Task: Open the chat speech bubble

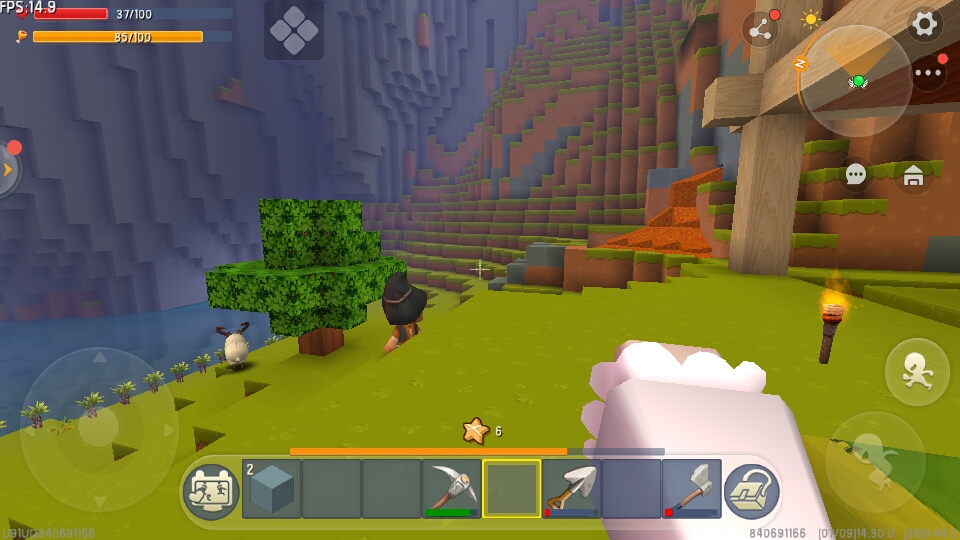Action: 856,175
